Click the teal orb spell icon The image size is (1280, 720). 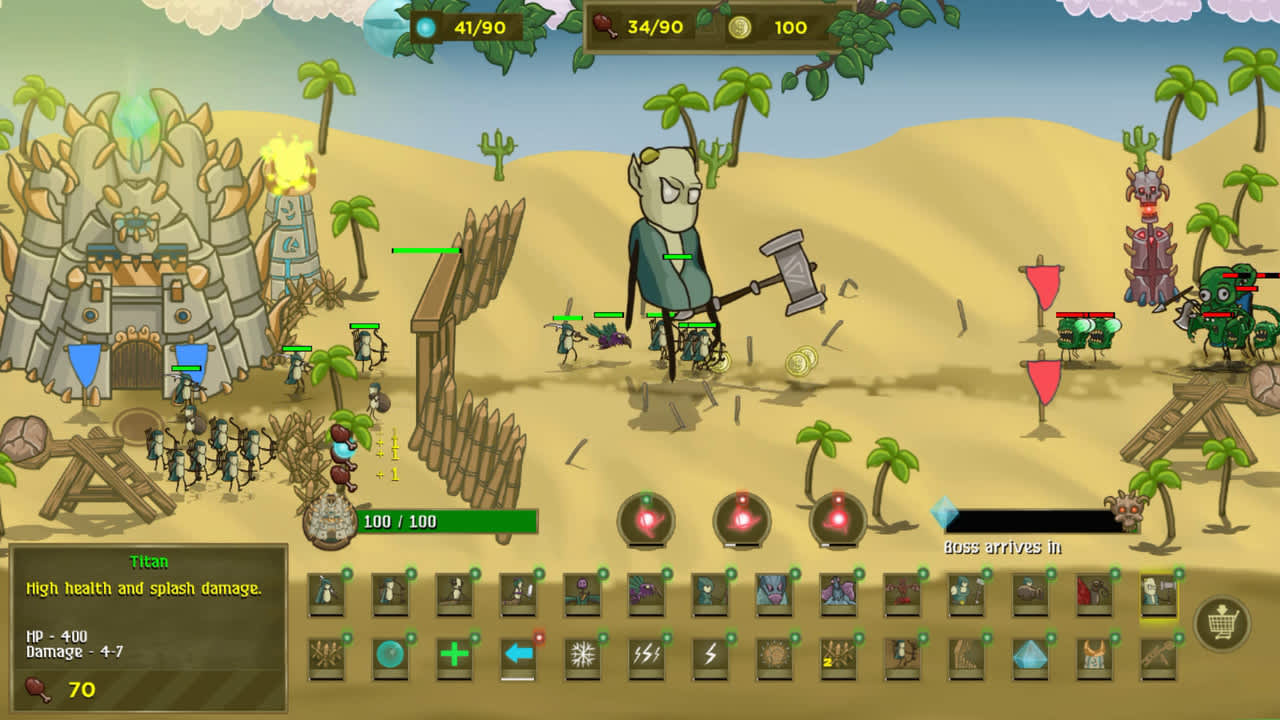pos(390,655)
